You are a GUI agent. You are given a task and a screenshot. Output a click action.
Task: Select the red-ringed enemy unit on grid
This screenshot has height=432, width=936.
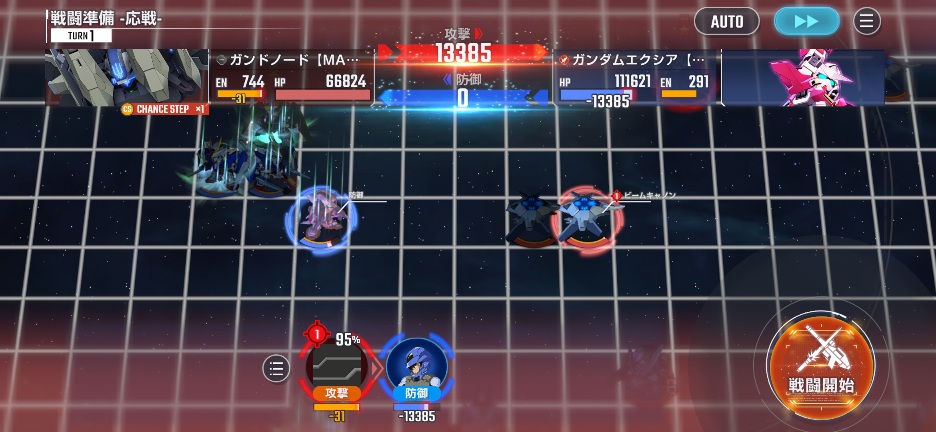point(586,218)
